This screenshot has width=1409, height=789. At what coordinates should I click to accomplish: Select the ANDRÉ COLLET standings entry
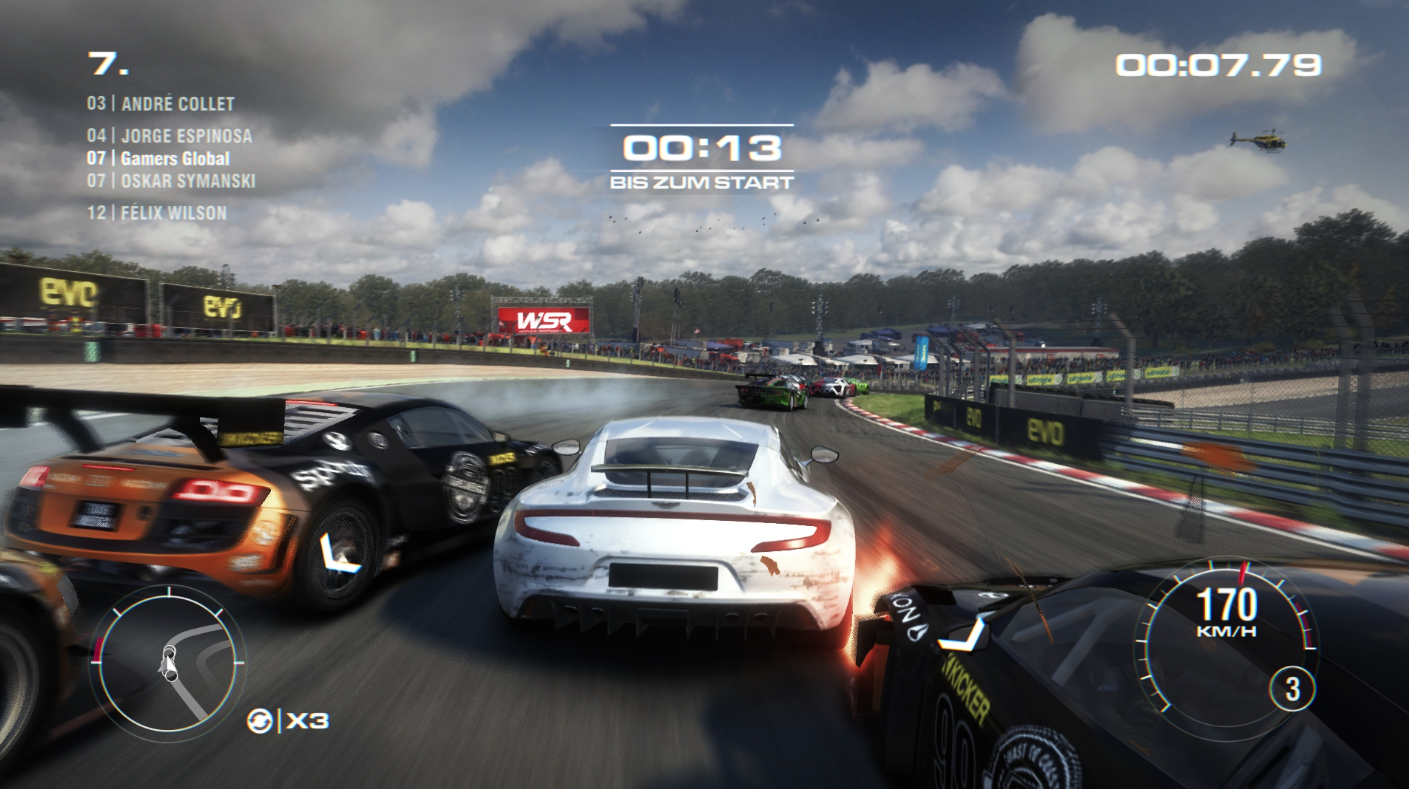[162, 103]
